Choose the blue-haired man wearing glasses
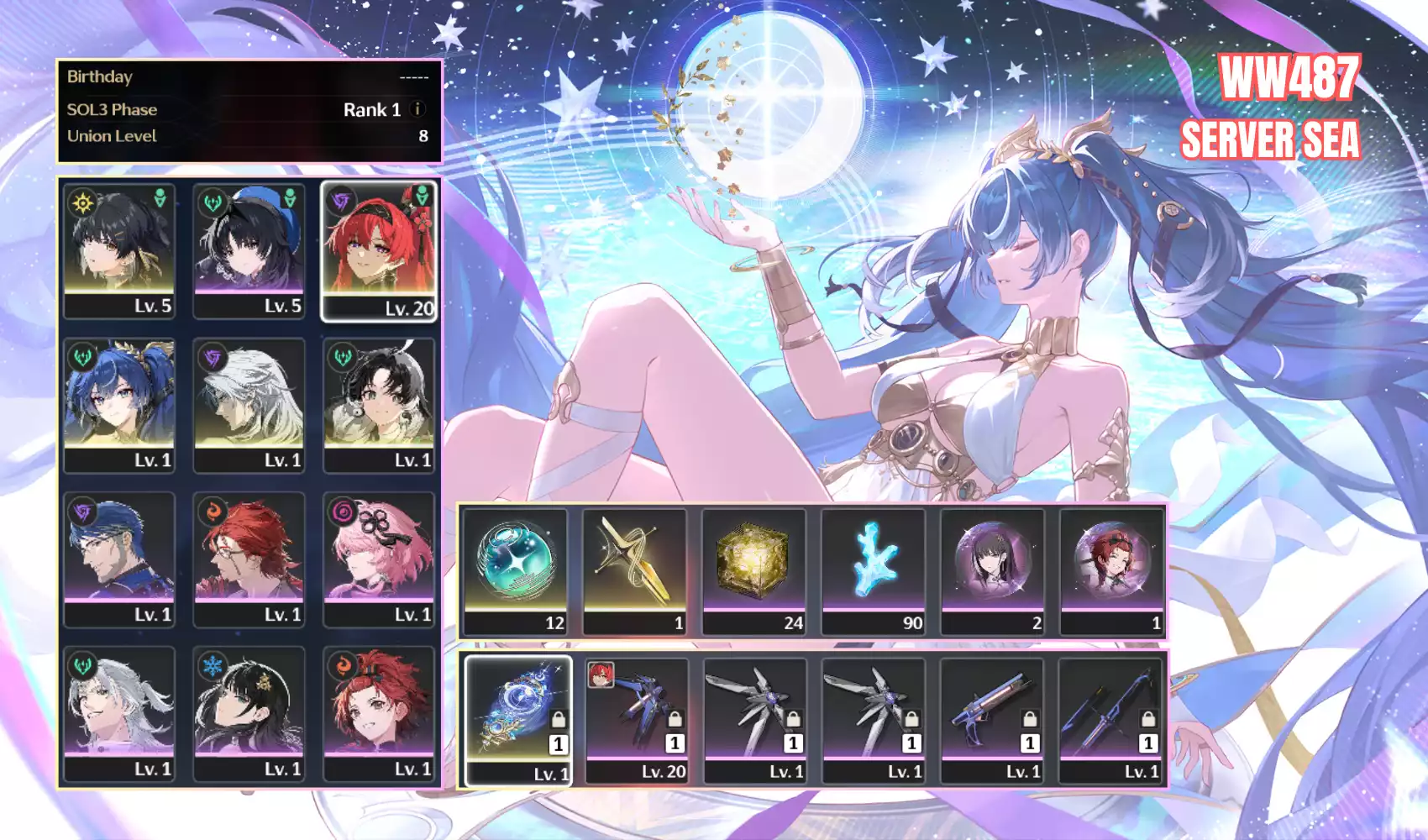This screenshot has height=840, width=1428. (x=119, y=559)
